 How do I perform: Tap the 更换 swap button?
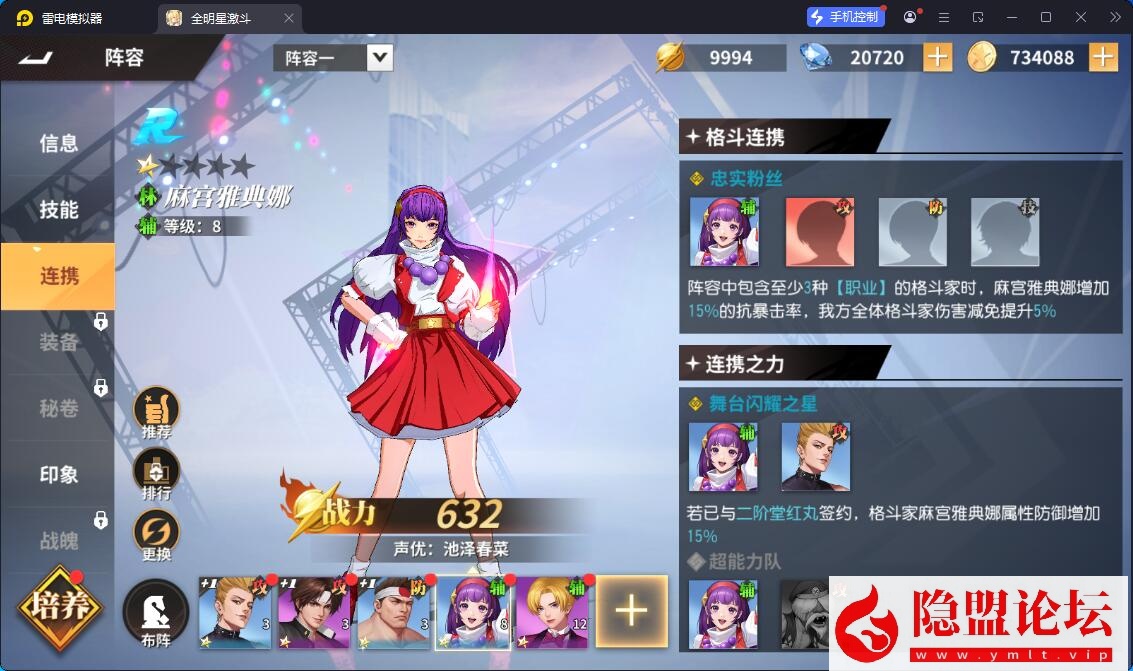pyautogui.click(x=157, y=533)
